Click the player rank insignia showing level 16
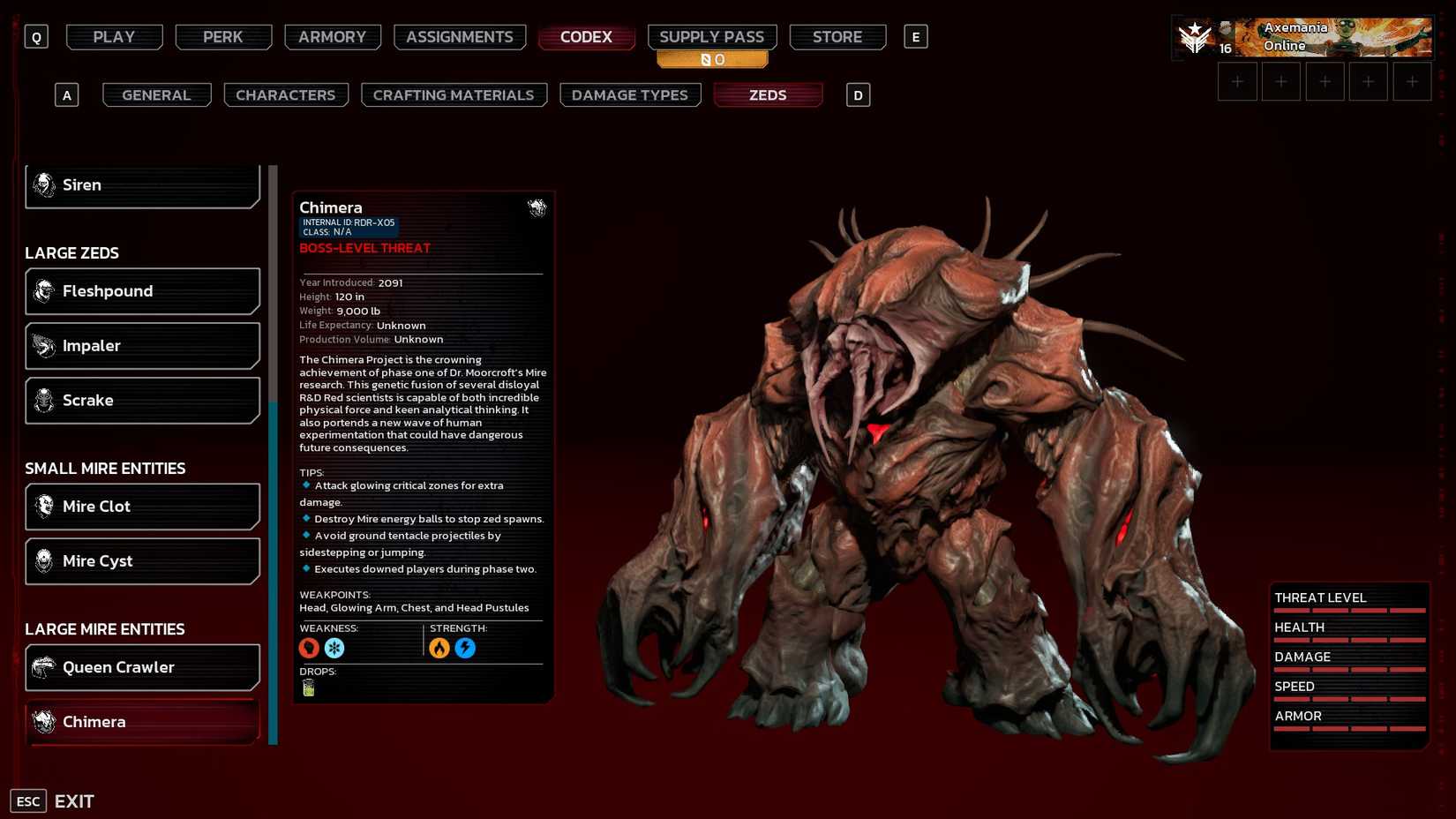Image resolution: width=1456 pixels, height=819 pixels. [x=1196, y=36]
